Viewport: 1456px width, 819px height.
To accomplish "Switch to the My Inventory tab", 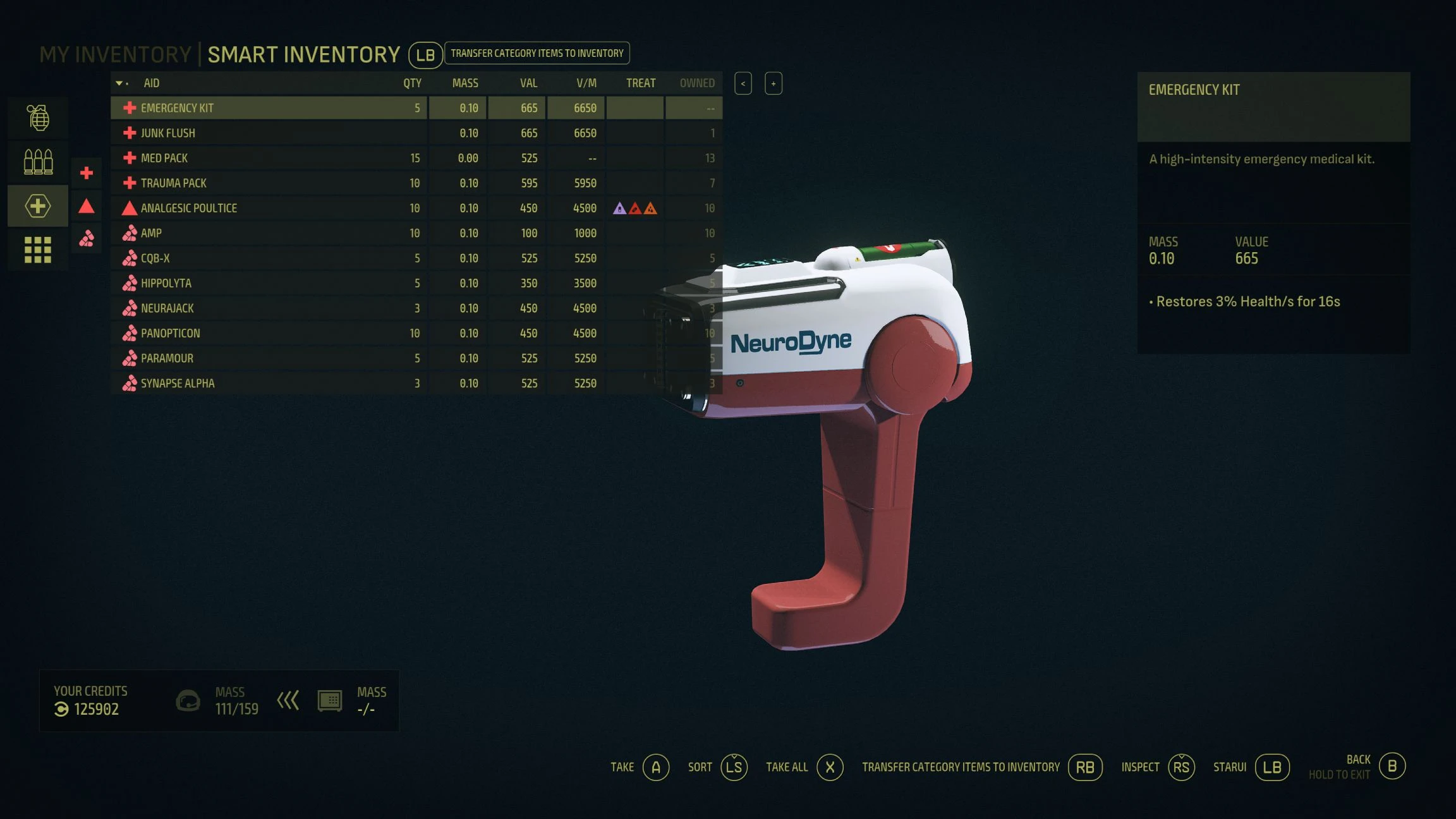I will (115, 55).
